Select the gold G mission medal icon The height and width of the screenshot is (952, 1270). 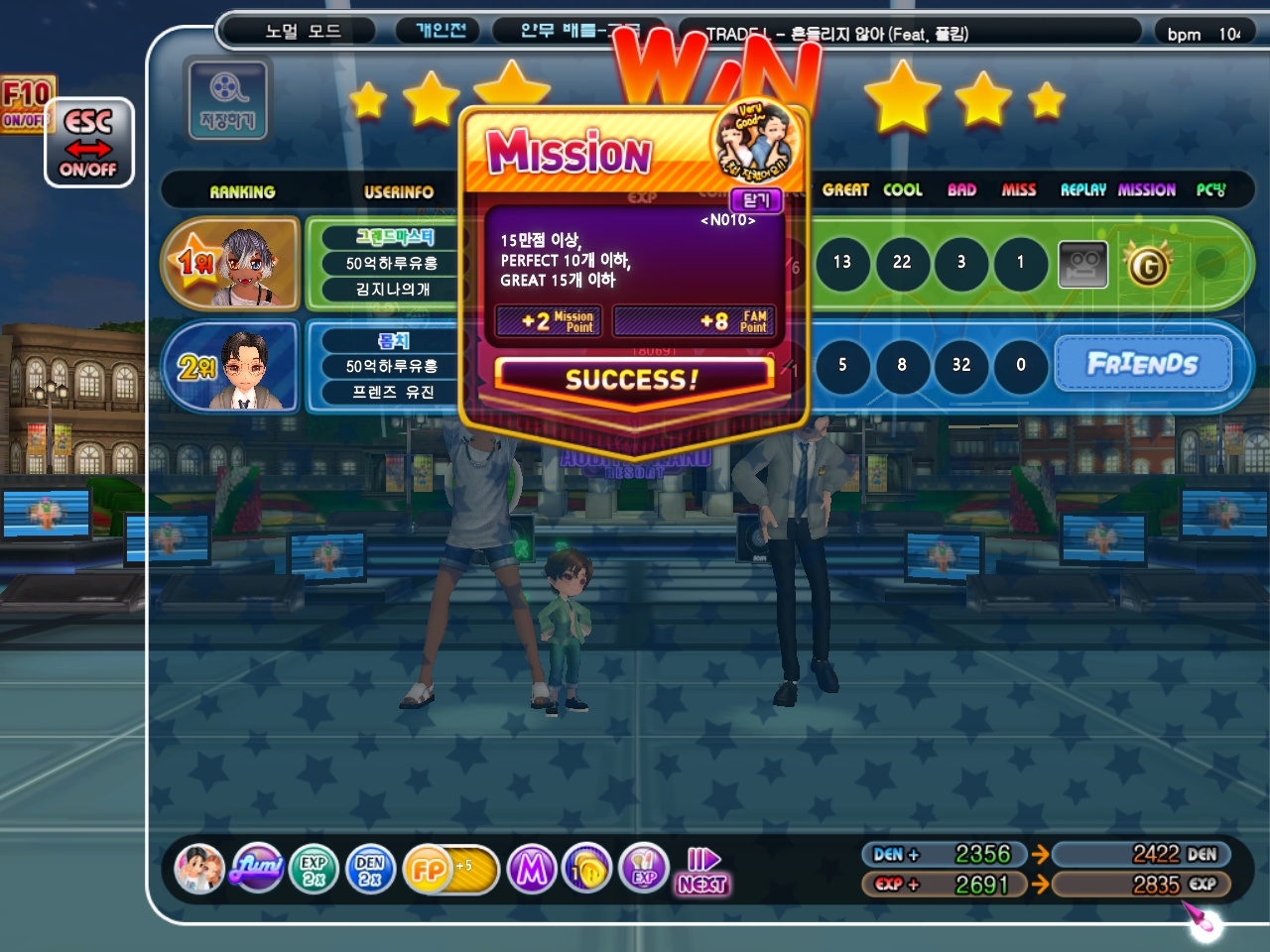click(x=1147, y=265)
